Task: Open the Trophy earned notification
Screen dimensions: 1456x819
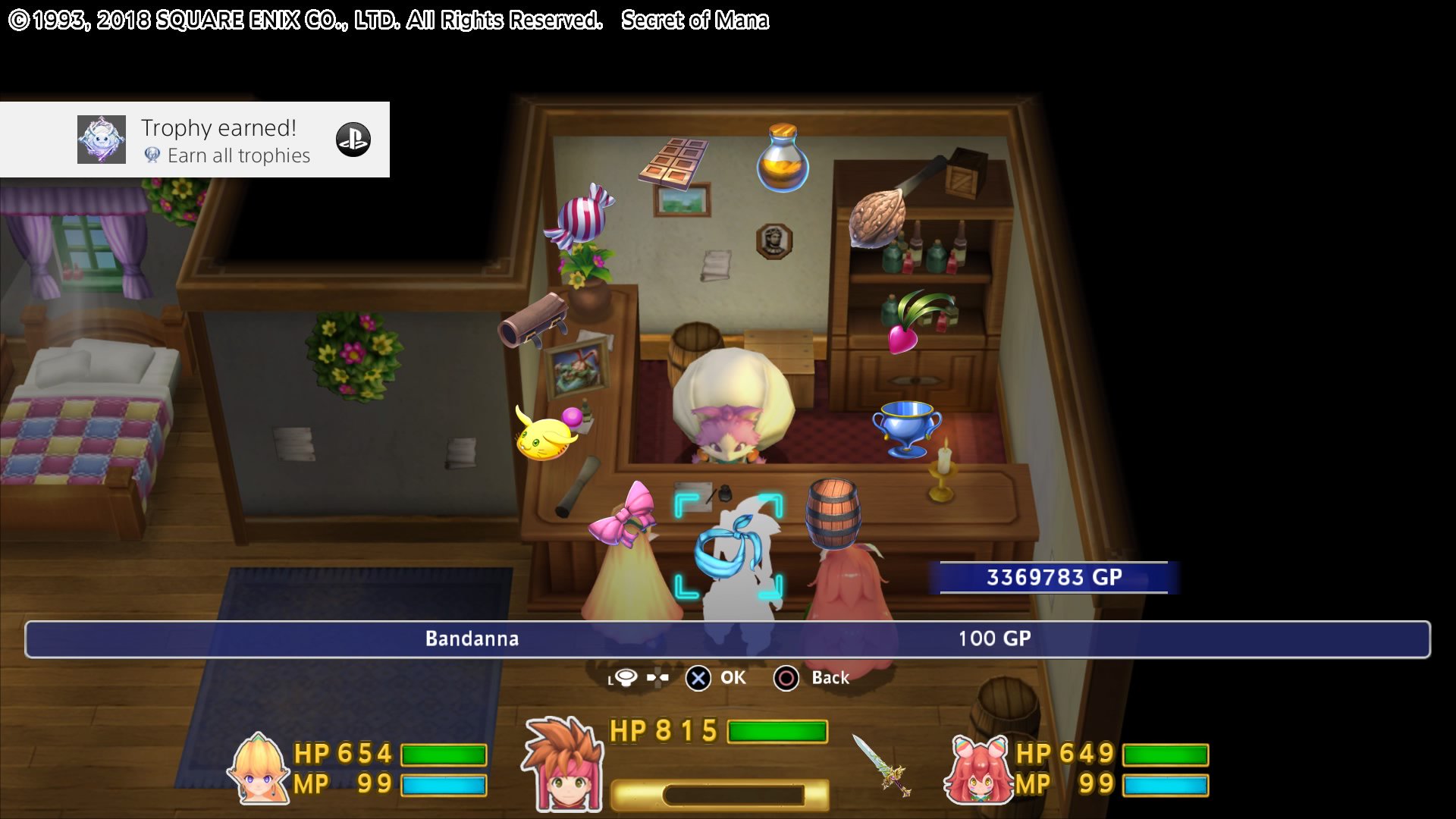Action: (195, 140)
